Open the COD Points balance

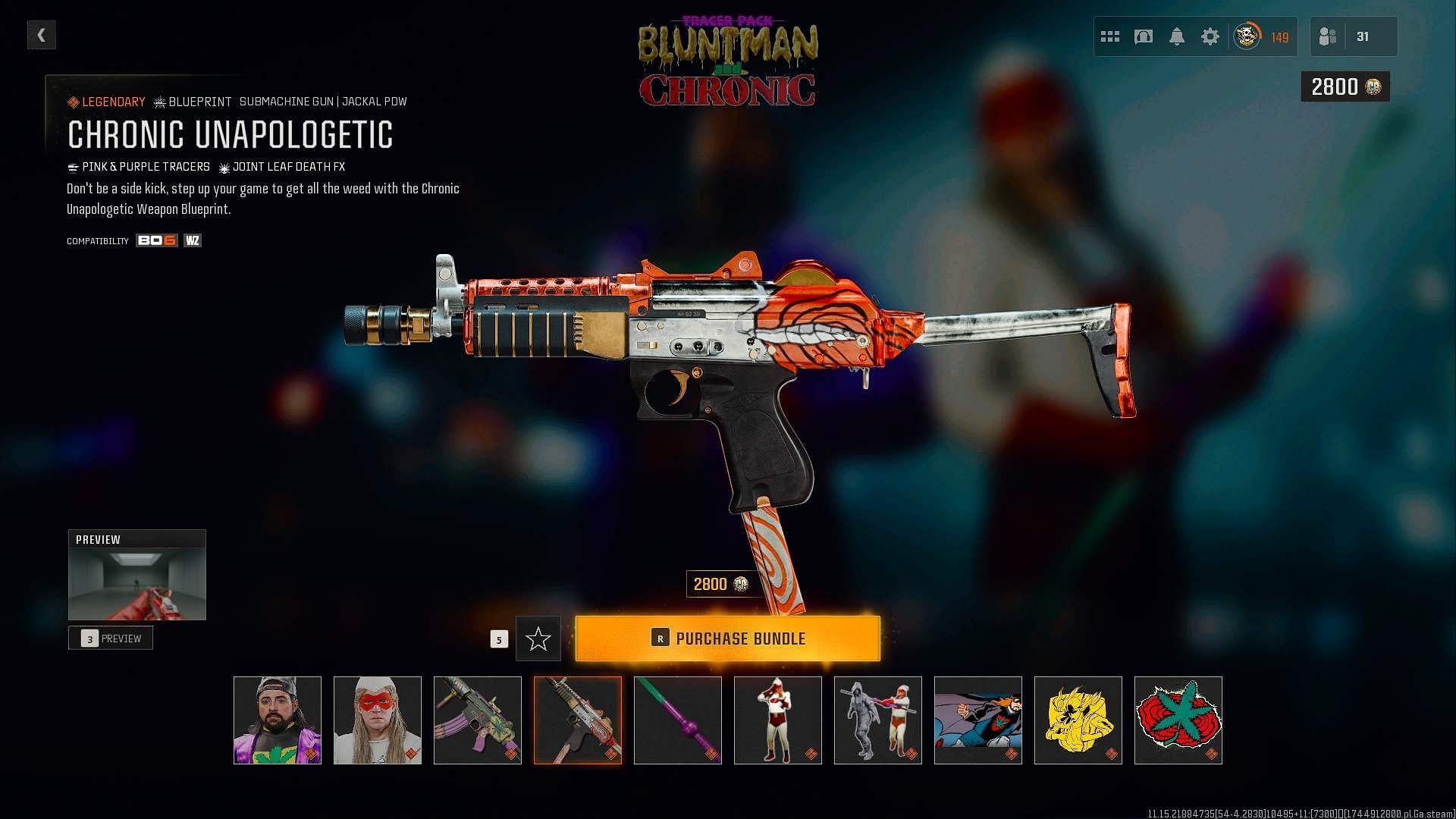pyautogui.click(x=1345, y=87)
